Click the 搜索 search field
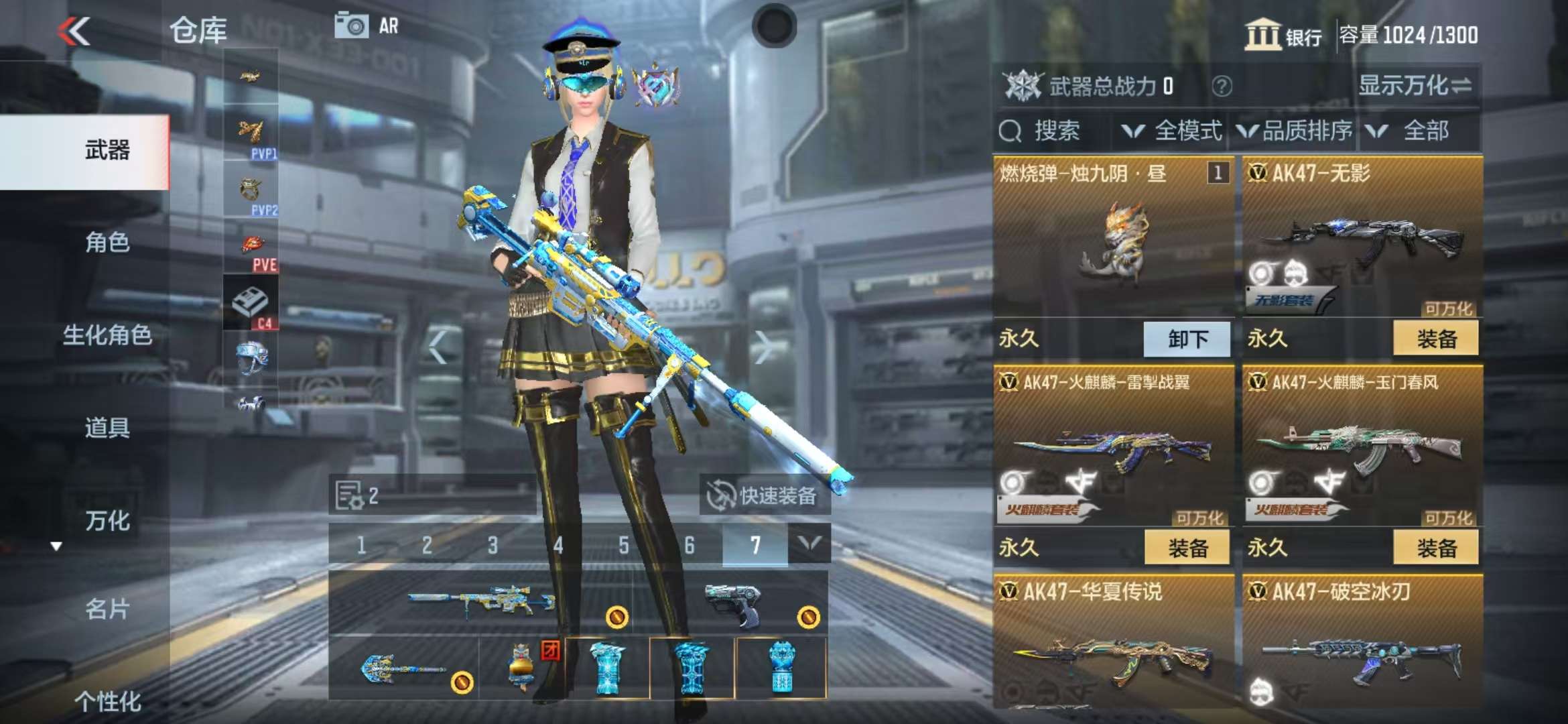The image size is (1568, 724). pos(1052,131)
